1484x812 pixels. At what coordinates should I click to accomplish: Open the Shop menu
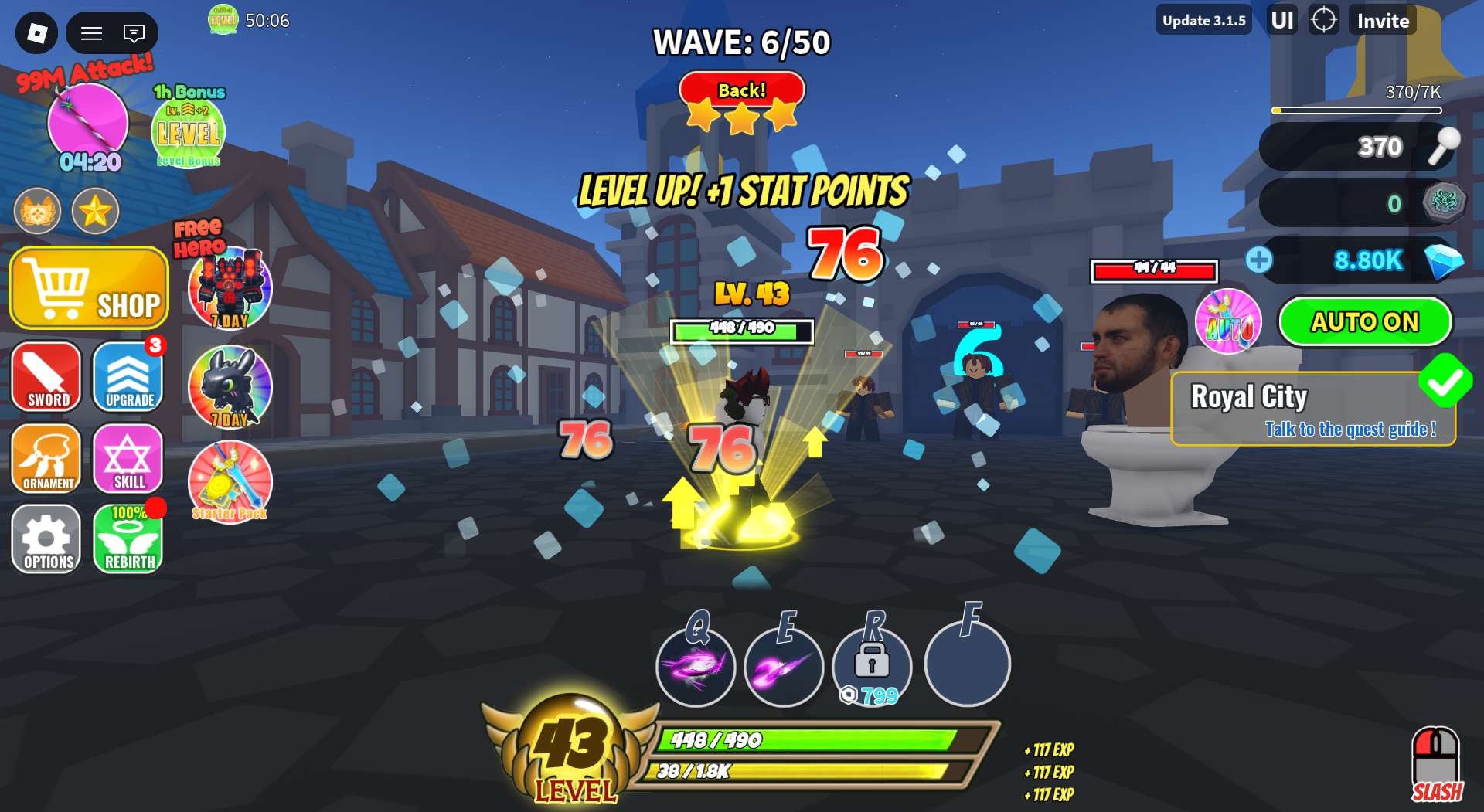89,288
